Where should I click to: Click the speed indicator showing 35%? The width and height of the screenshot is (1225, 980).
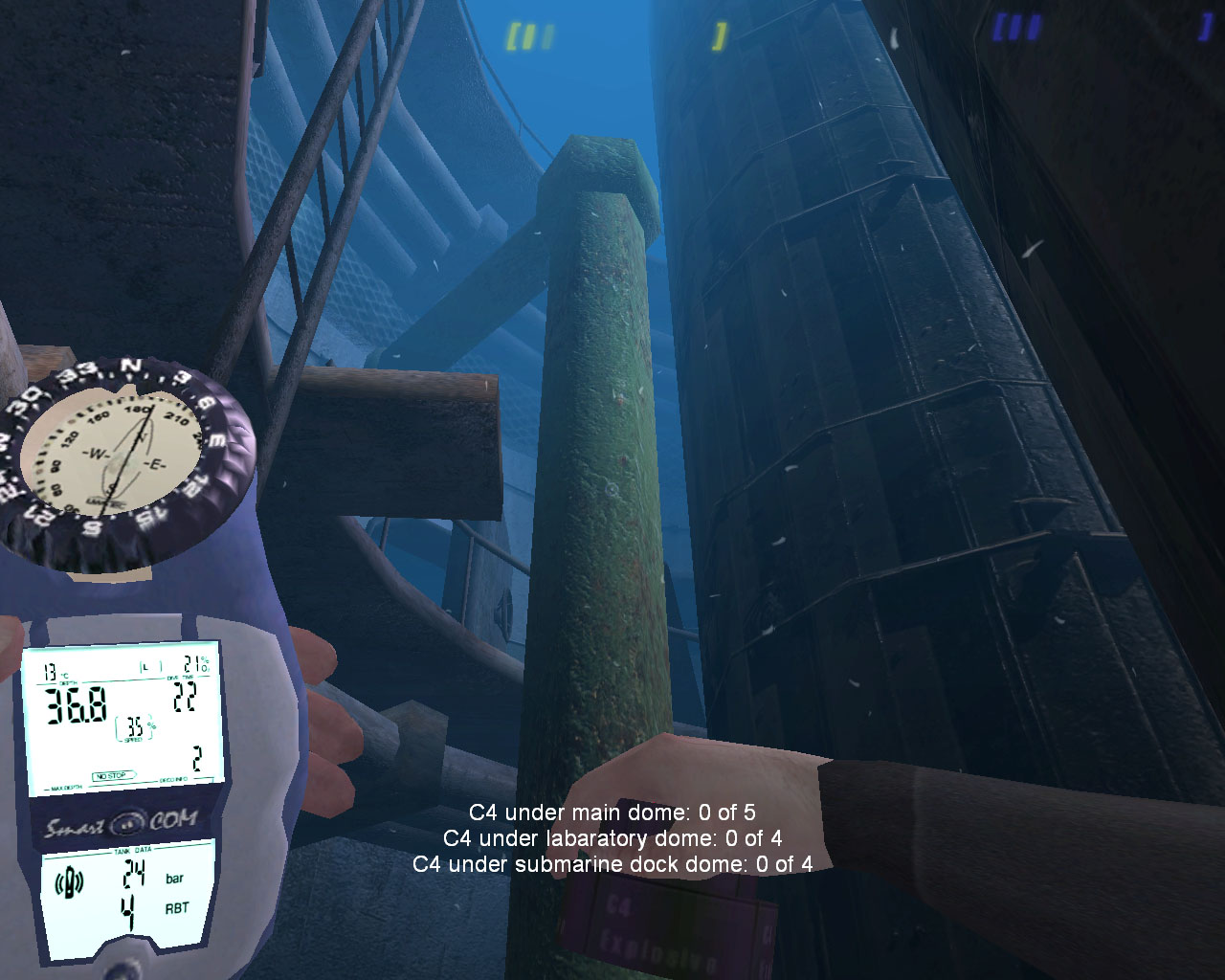click(x=134, y=727)
